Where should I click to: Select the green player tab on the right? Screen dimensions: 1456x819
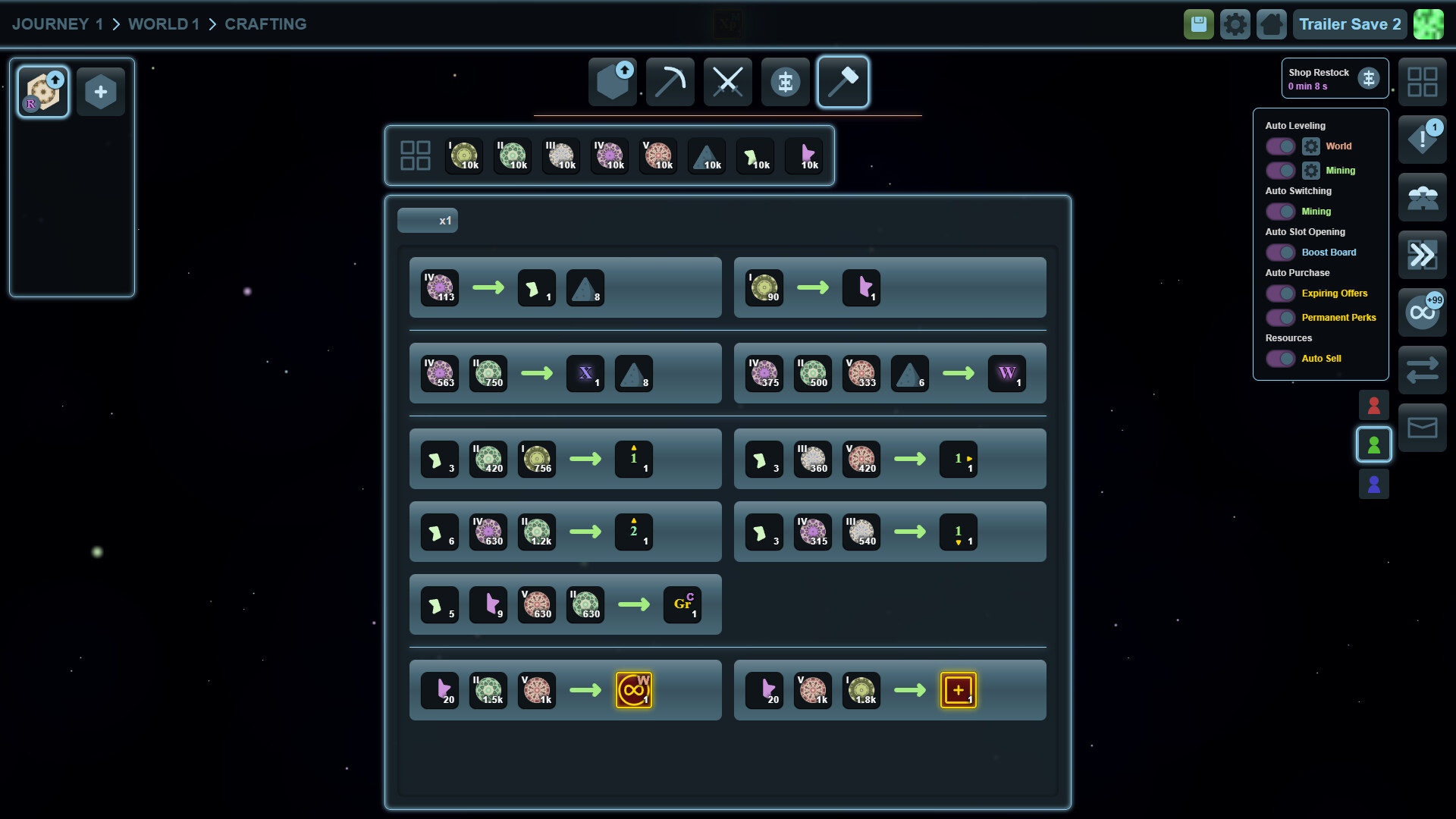tap(1374, 445)
